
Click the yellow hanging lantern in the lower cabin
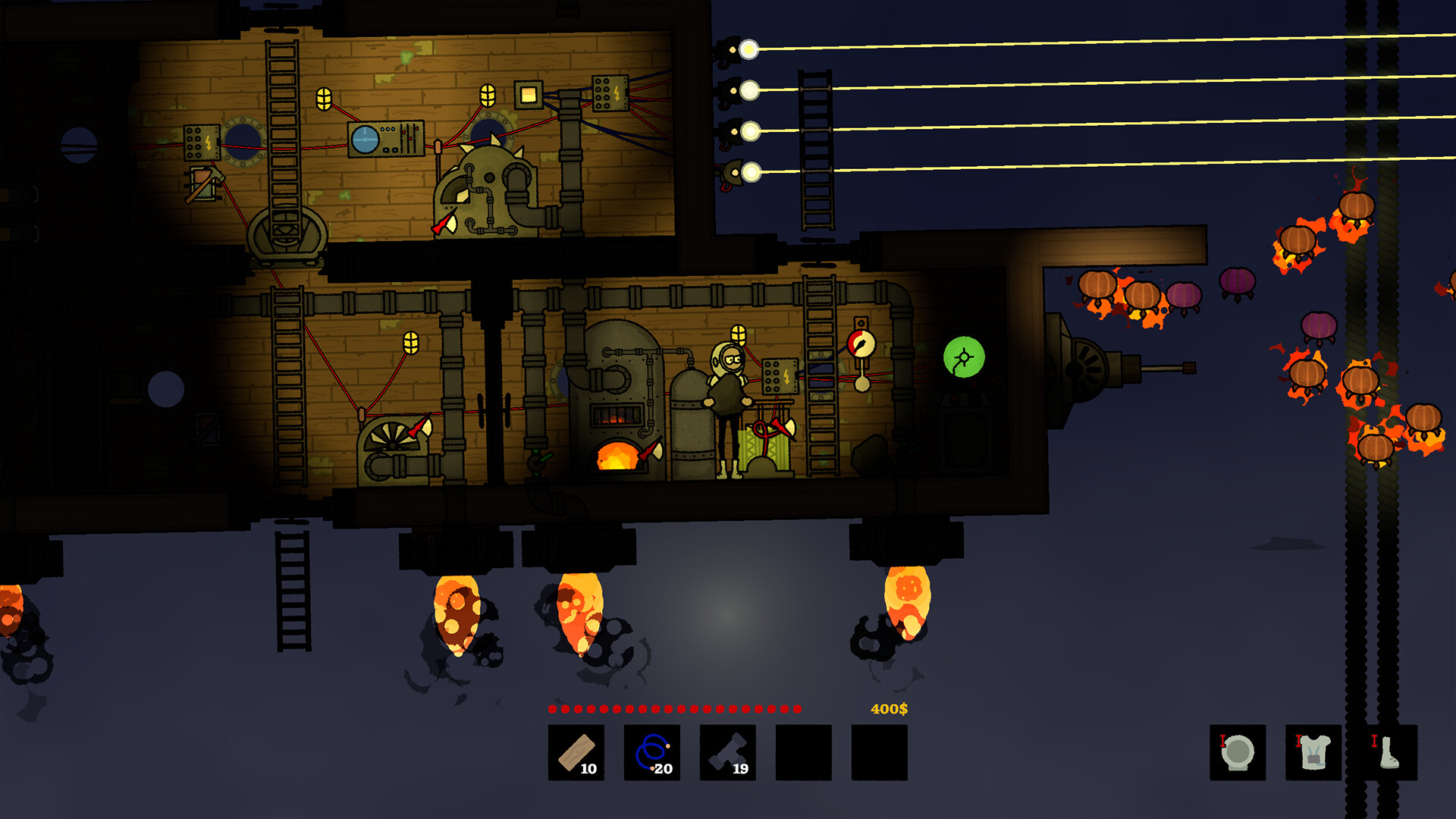[x=412, y=343]
